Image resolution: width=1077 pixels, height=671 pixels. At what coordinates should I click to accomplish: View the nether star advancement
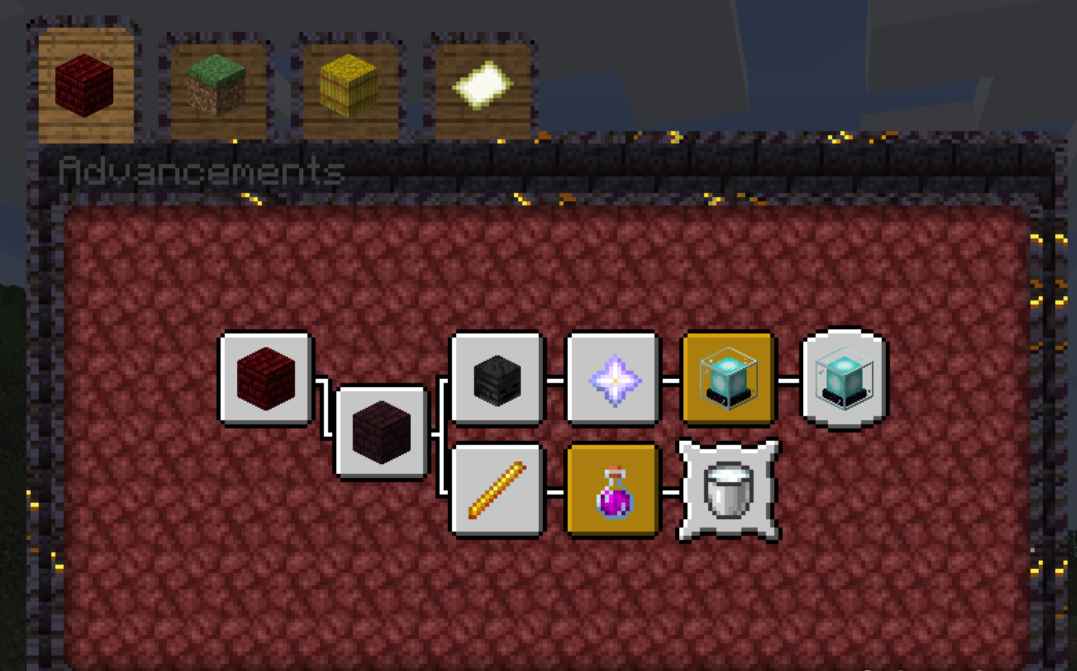click(x=612, y=379)
